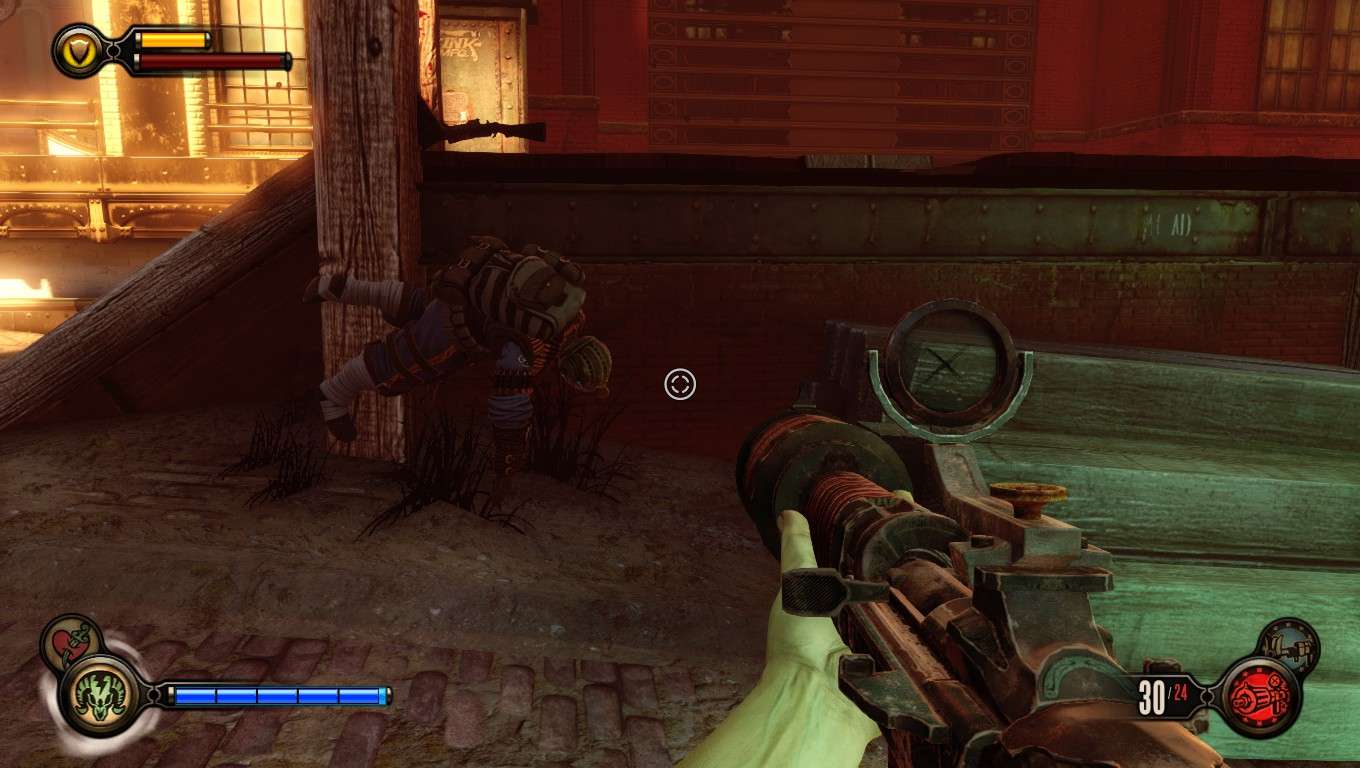
Task: Click the circular iron sight of the rifle
Action: [x=948, y=363]
